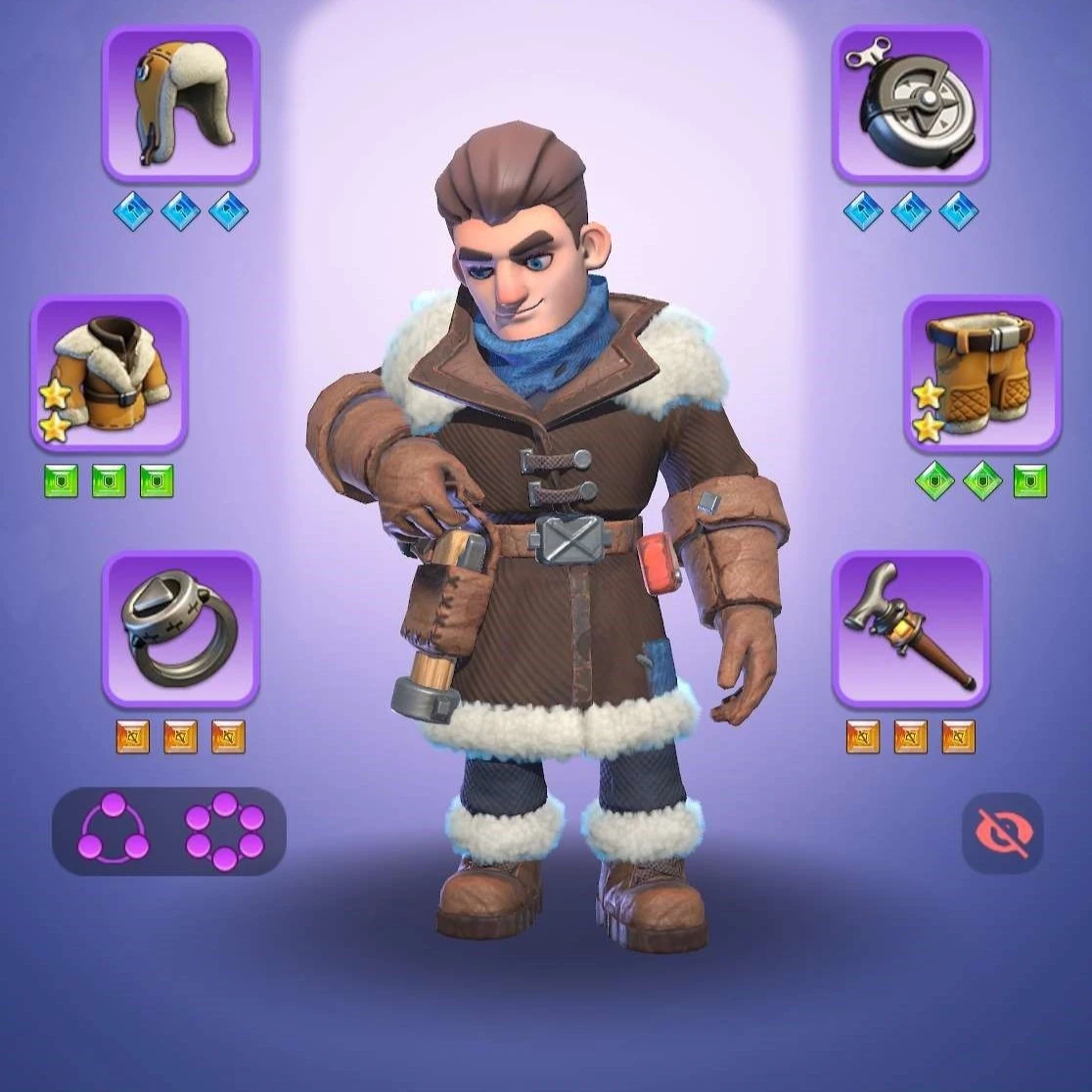Open the fur-collared coat equipment slot
This screenshot has height=1092, width=1092.
(x=109, y=373)
